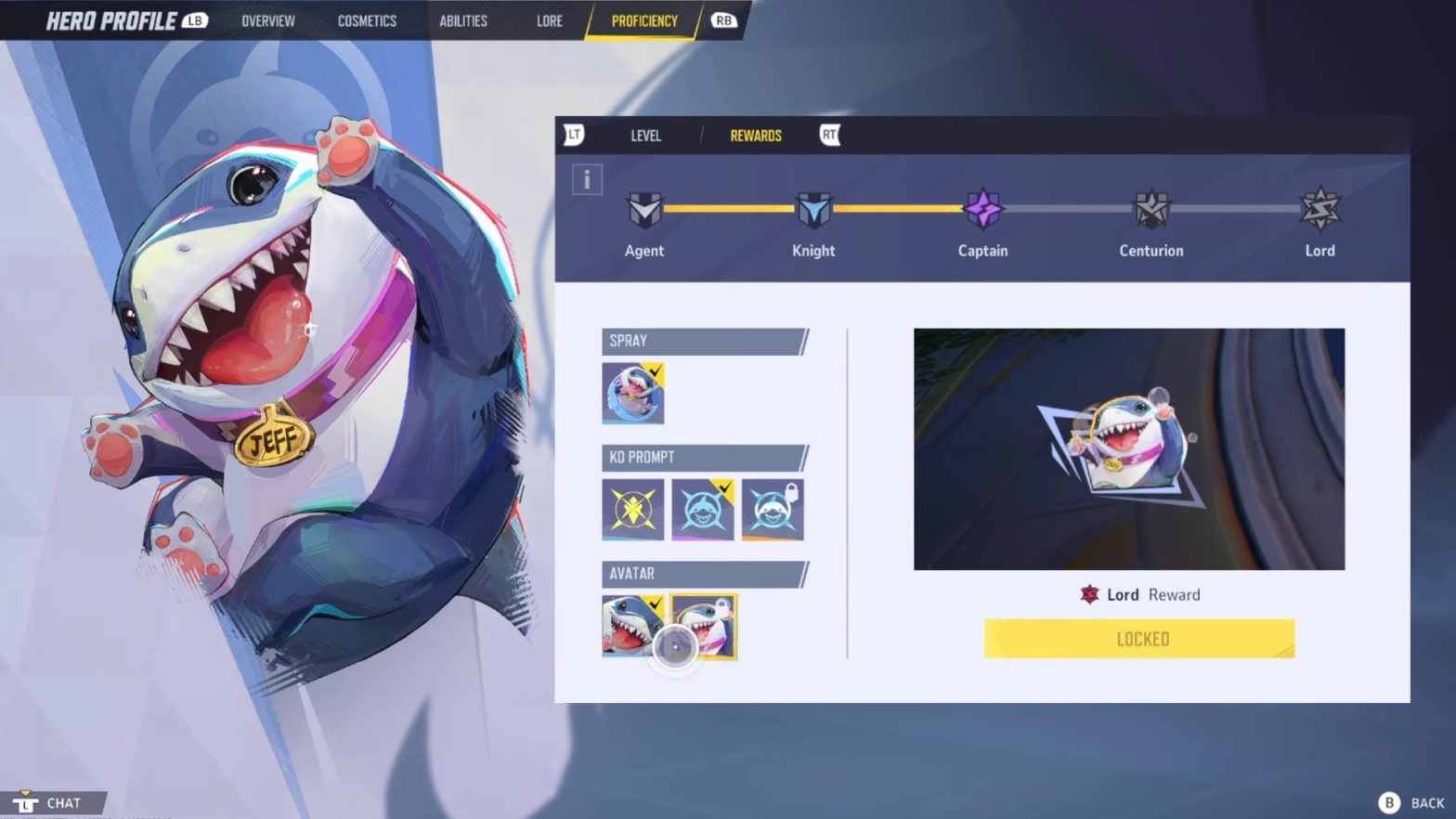The height and width of the screenshot is (819, 1456).
Task: Switch to the Level tab
Action: click(x=645, y=136)
